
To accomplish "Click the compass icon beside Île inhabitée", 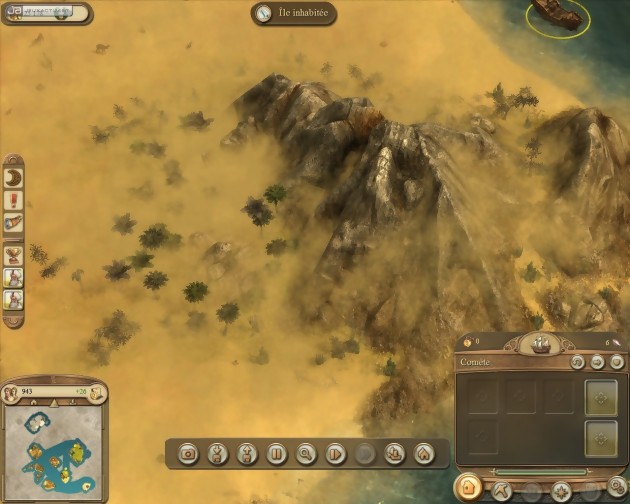I will (264, 14).
